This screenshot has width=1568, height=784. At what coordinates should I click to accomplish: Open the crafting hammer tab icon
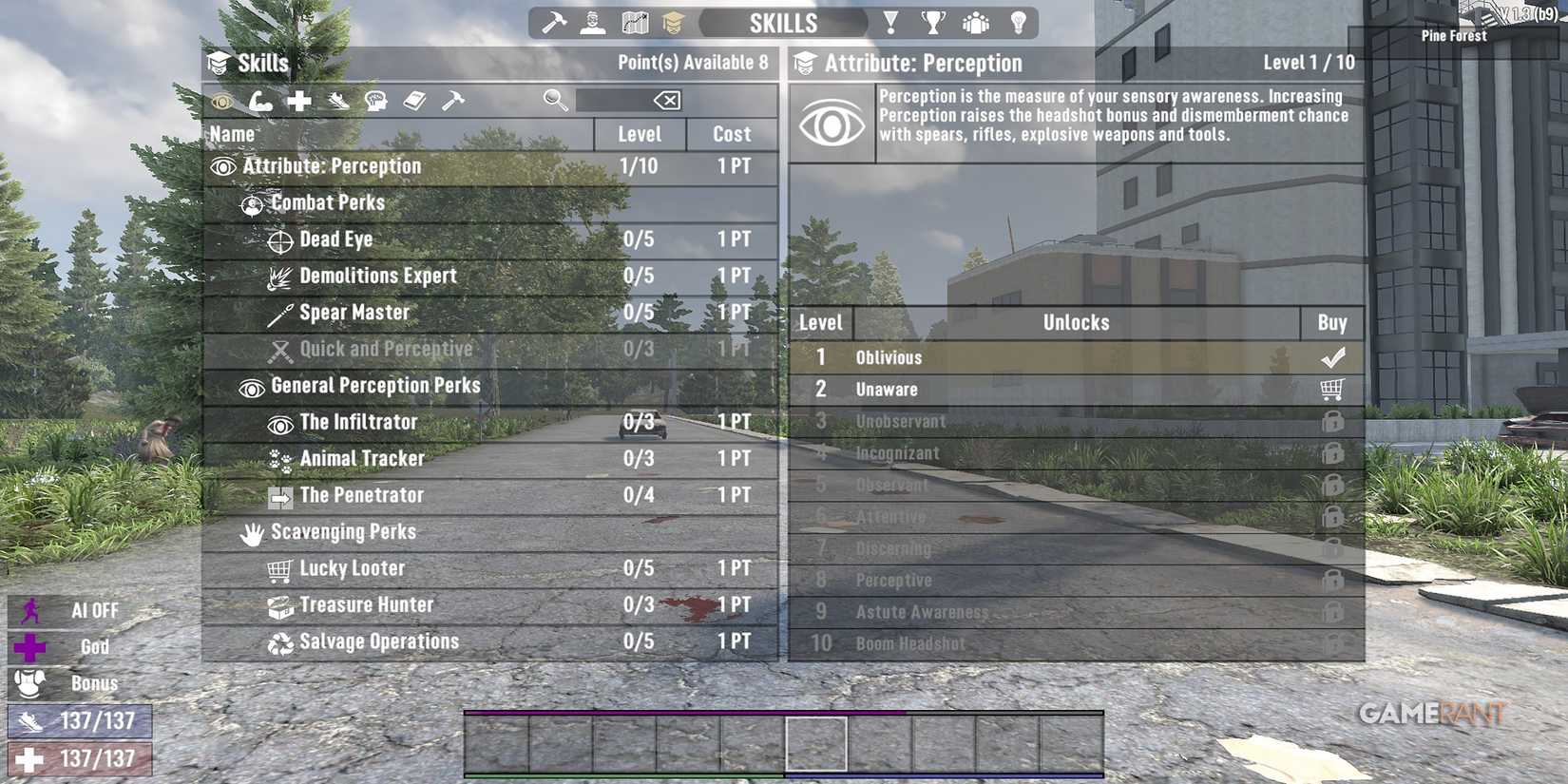(556, 22)
